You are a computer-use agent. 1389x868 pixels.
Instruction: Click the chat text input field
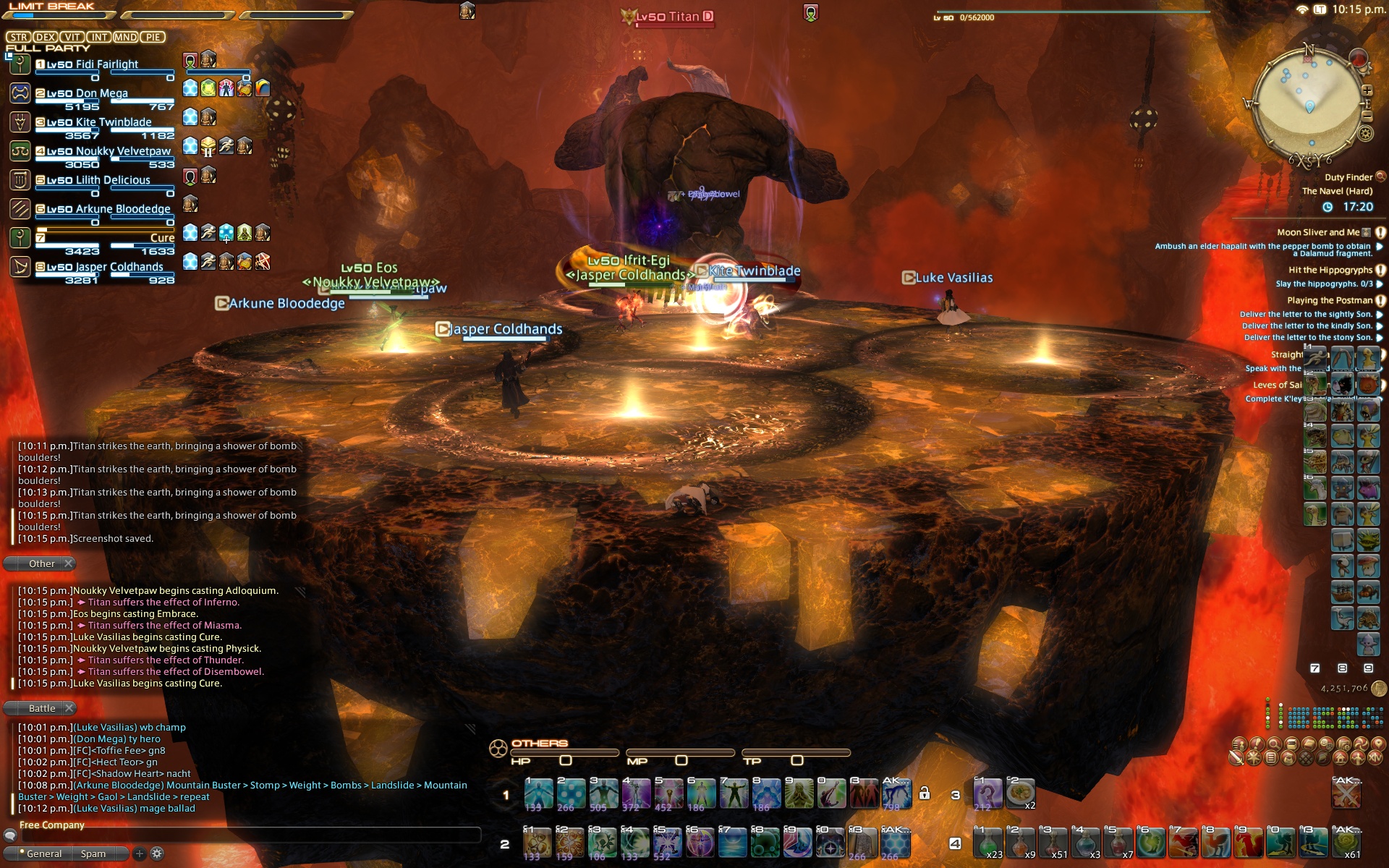pyautogui.click(x=246, y=835)
